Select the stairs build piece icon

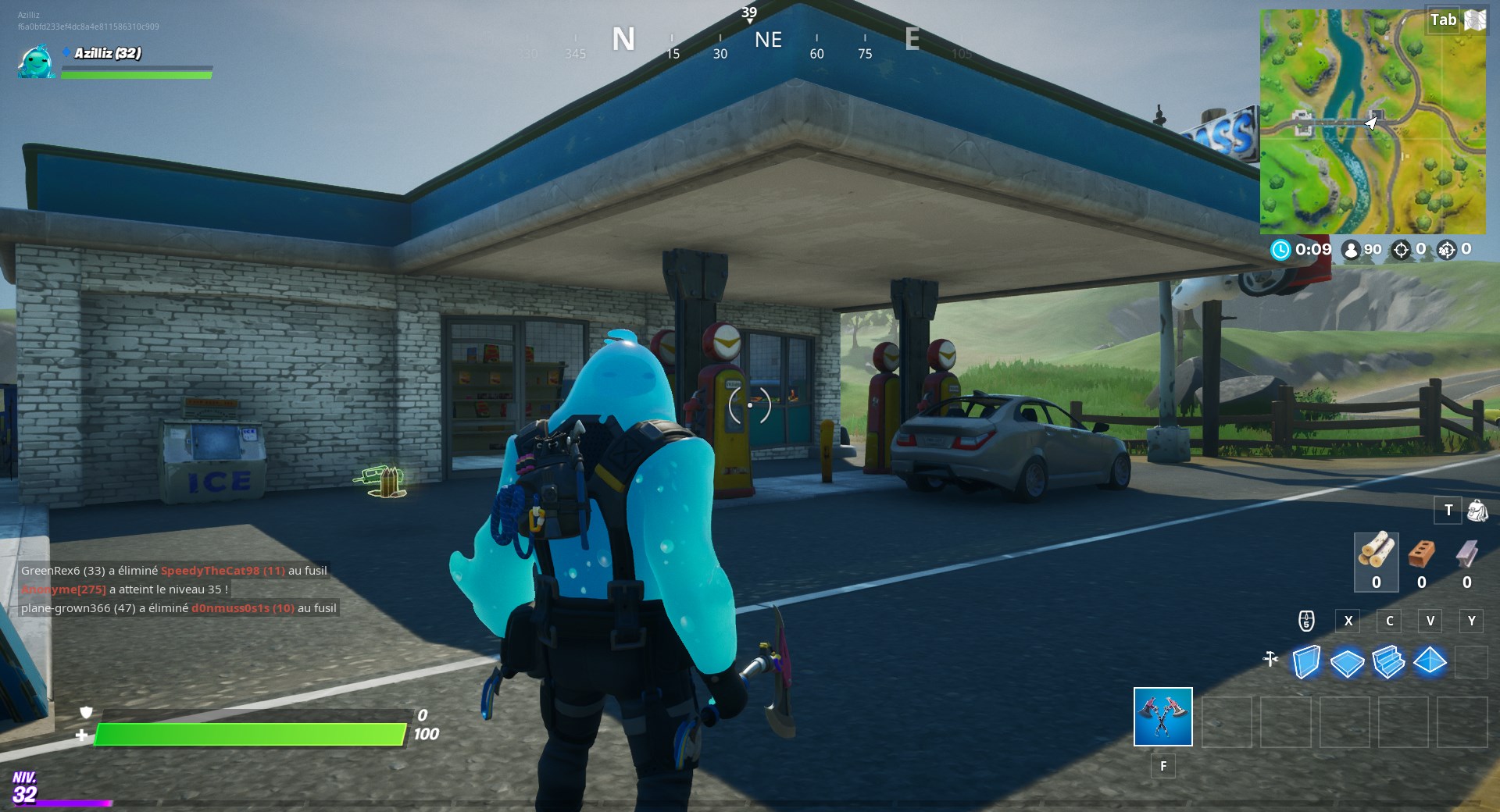[x=1389, y=661]
